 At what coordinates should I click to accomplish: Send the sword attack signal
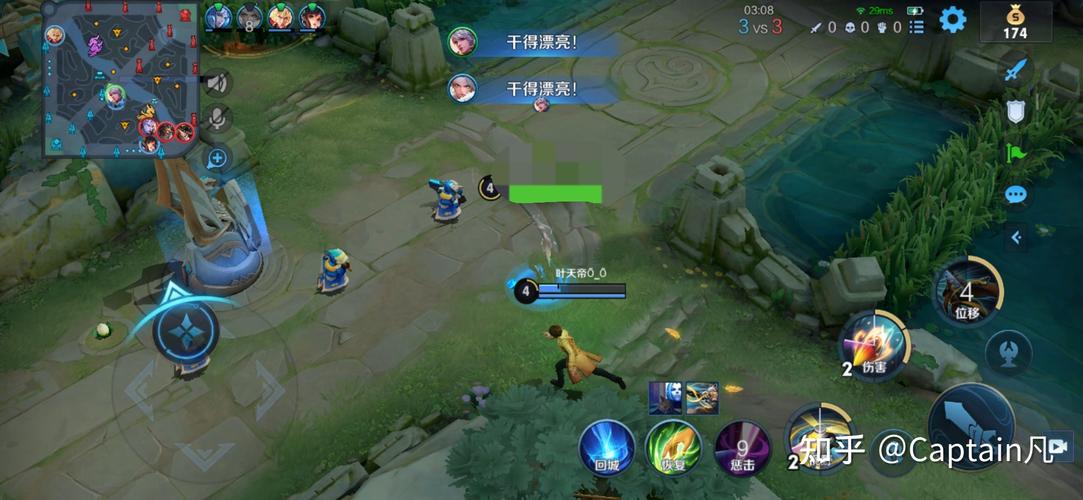[1016, 68]
